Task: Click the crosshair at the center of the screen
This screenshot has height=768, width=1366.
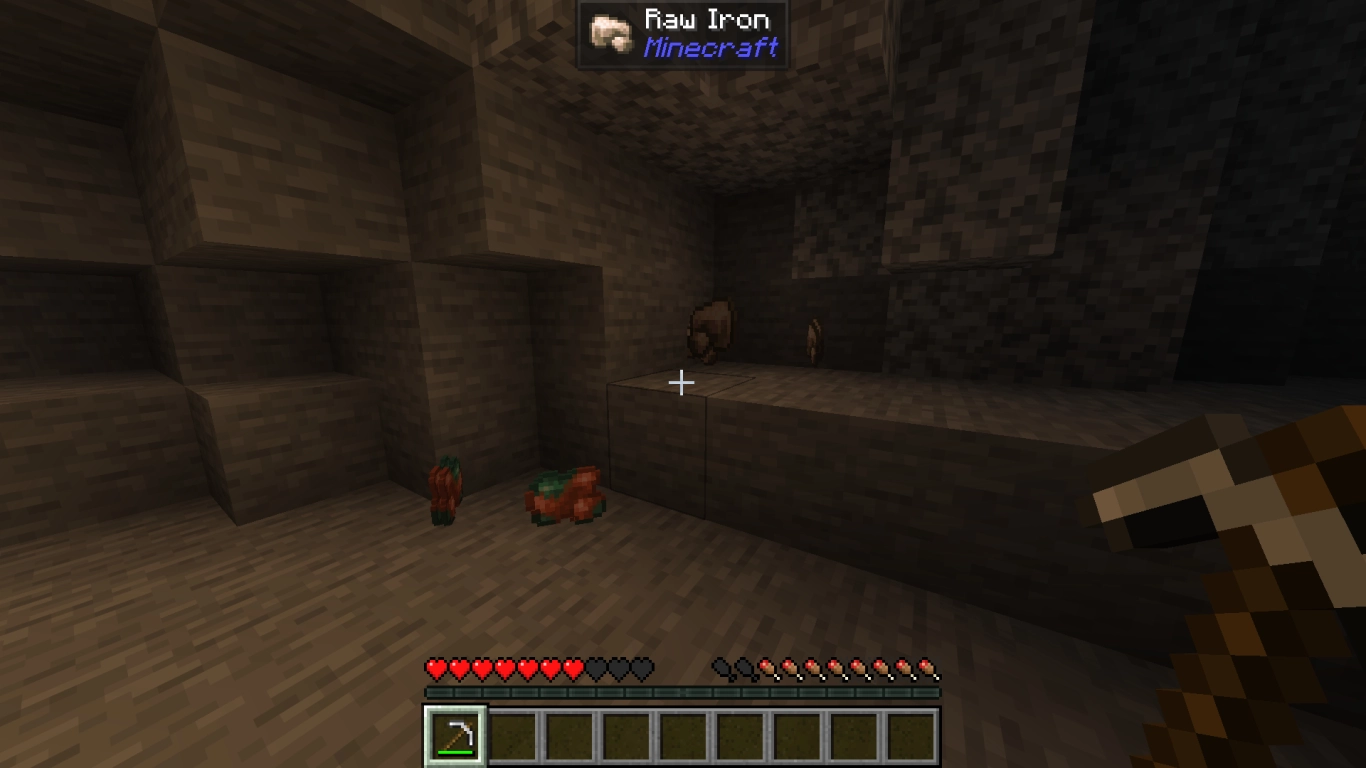Action: [683, 382]
